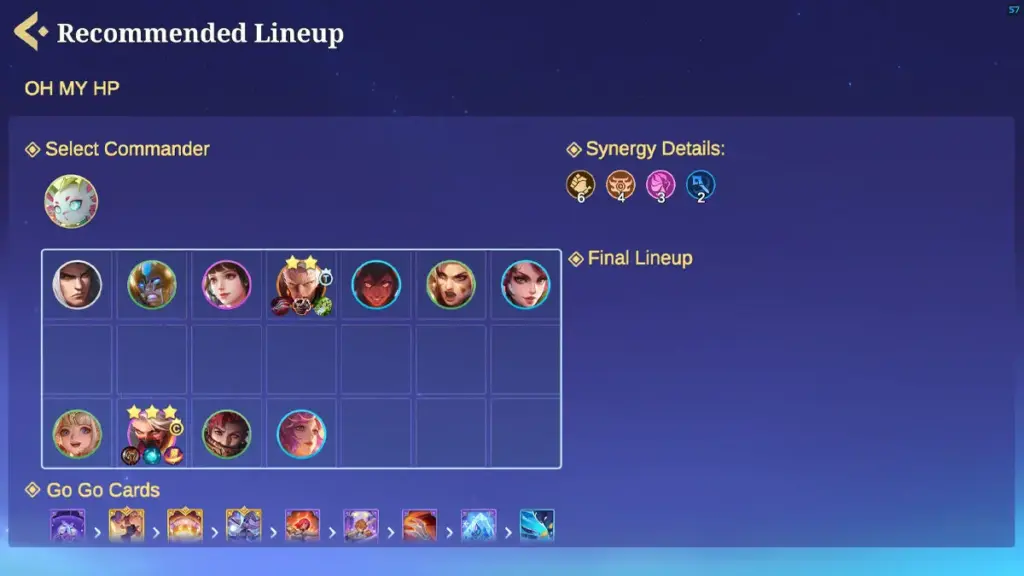Open the last teal Go Go Card

tap(537, 525)
